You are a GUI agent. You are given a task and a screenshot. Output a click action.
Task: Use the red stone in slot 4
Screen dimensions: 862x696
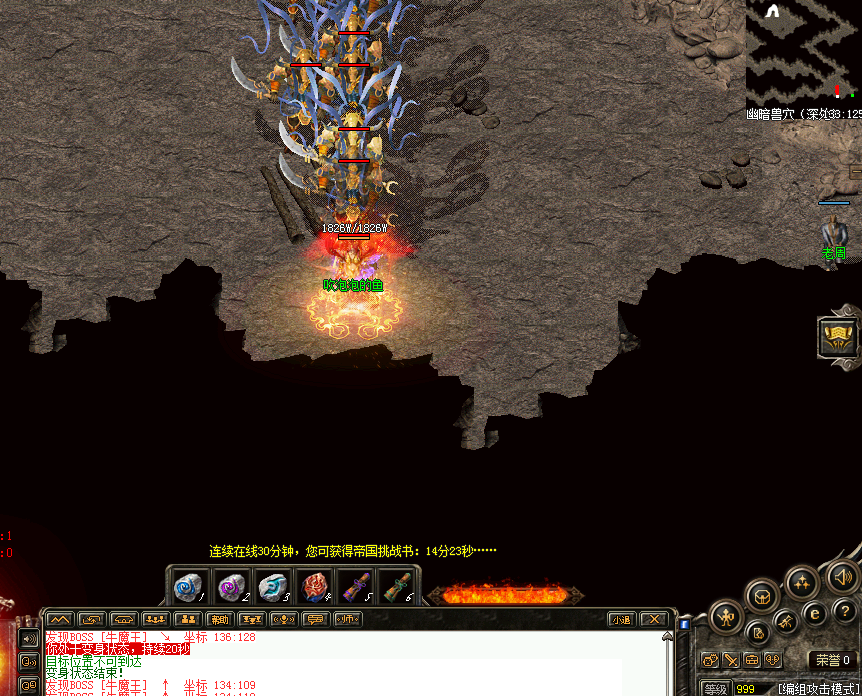pos(315,587)
